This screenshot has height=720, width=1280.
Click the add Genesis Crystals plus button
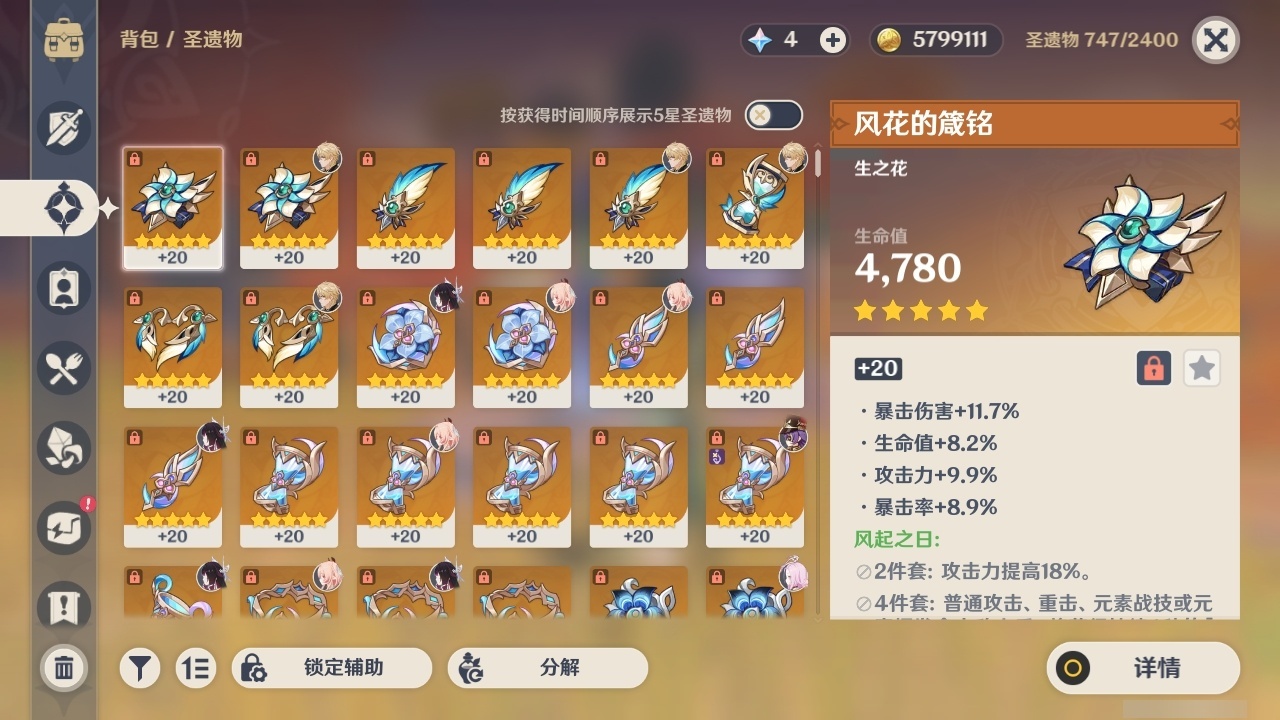(x=830, y=40)
